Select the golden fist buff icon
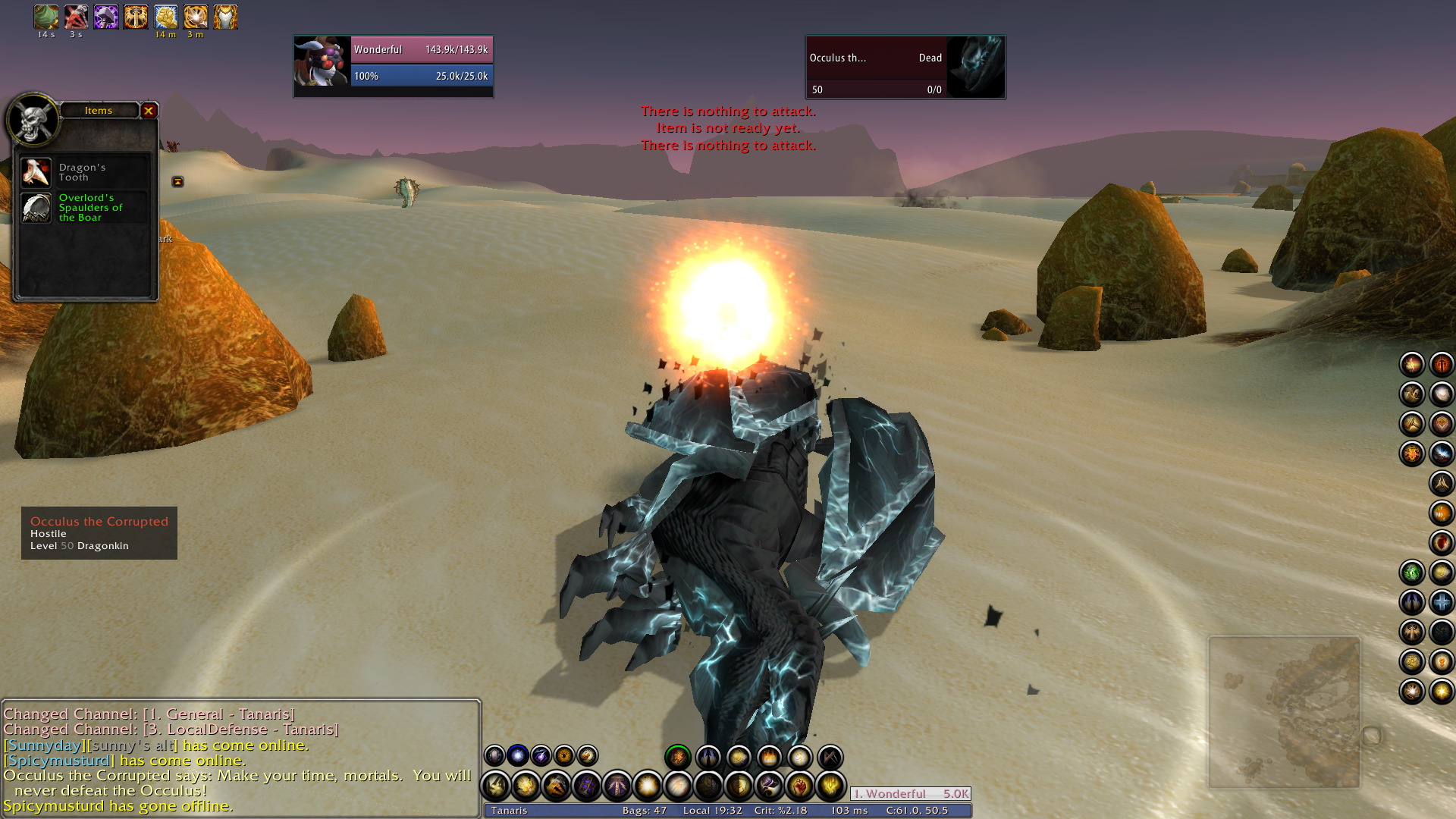This screenshot has width=1456, height=819. tap(165, 17)
